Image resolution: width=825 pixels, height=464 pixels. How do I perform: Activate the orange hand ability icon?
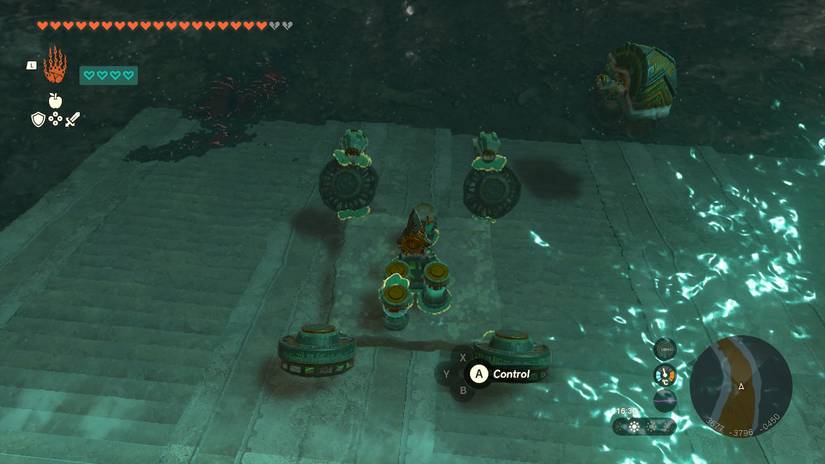(x=54, y=66)
